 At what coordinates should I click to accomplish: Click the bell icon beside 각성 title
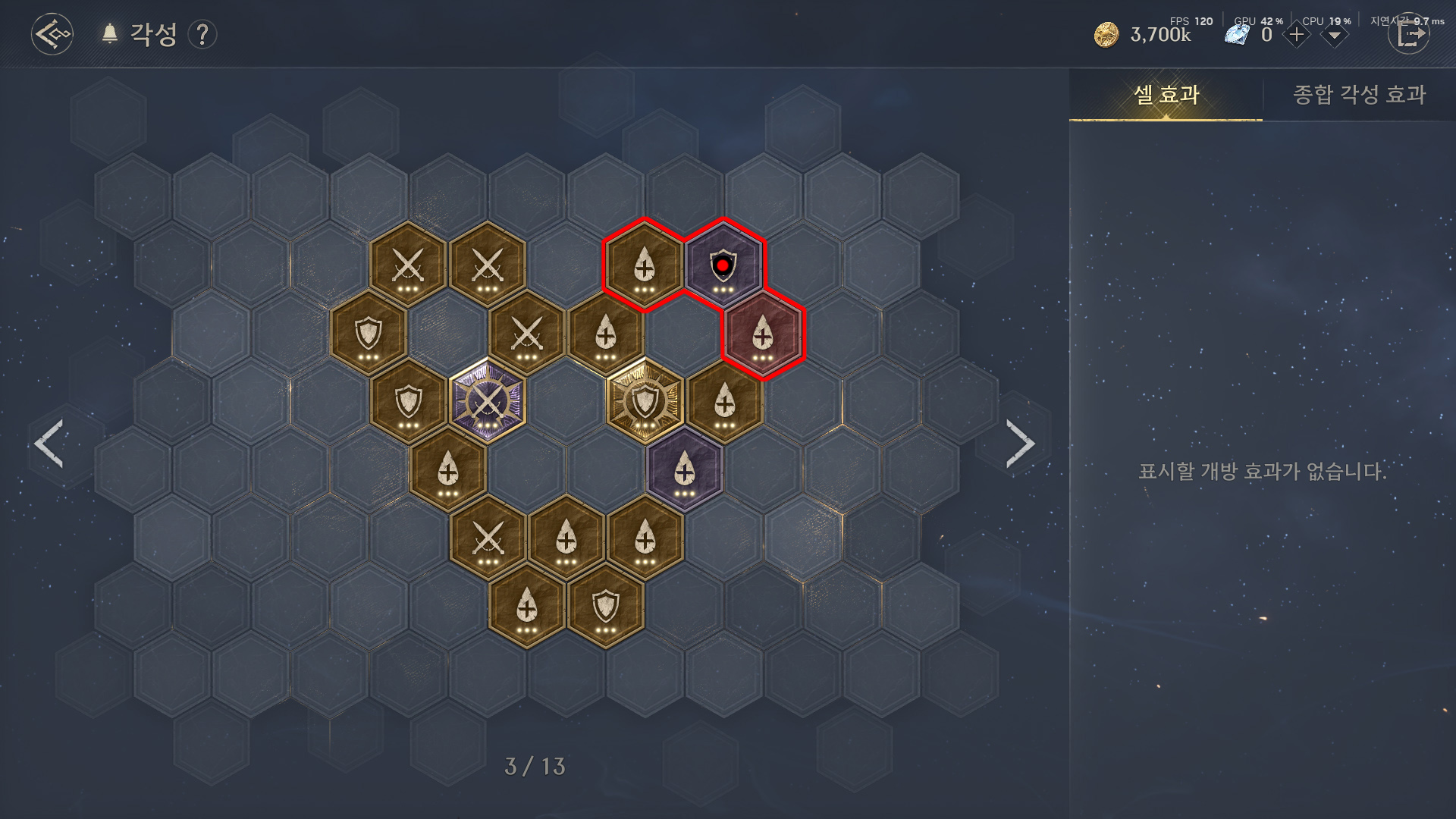(x=110, y=34)
